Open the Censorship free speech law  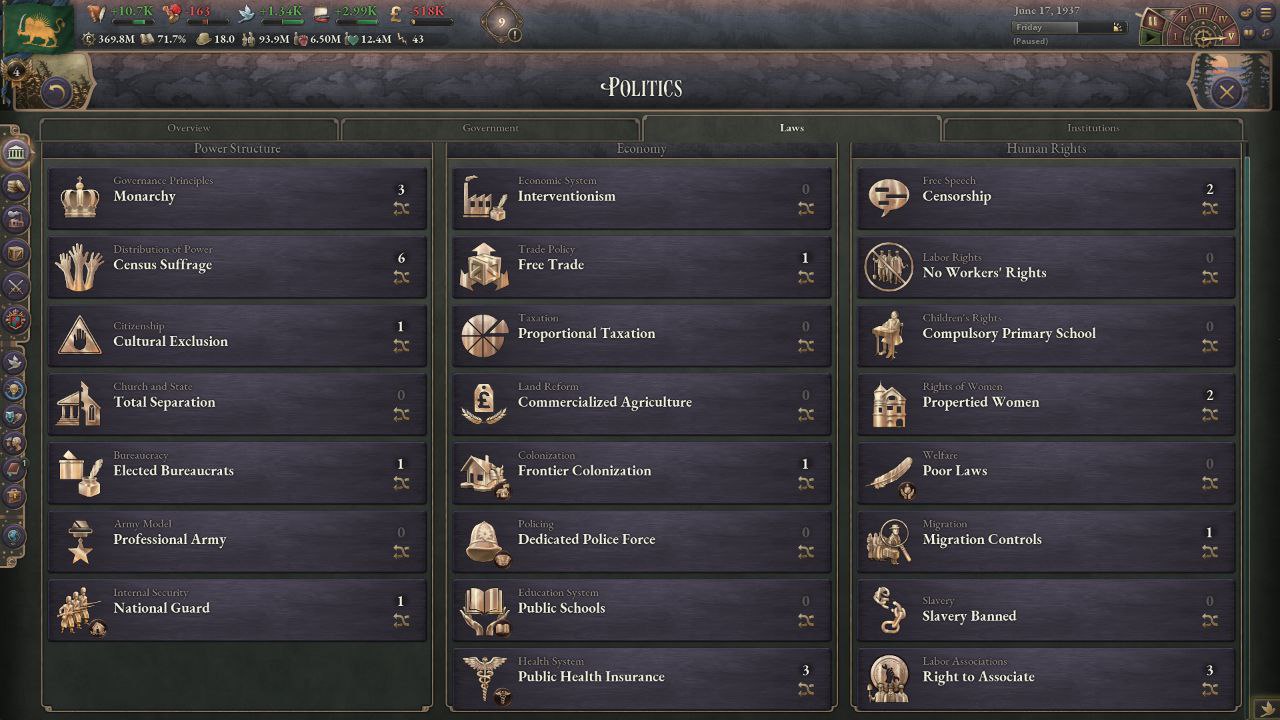[x=1046, y=197]
